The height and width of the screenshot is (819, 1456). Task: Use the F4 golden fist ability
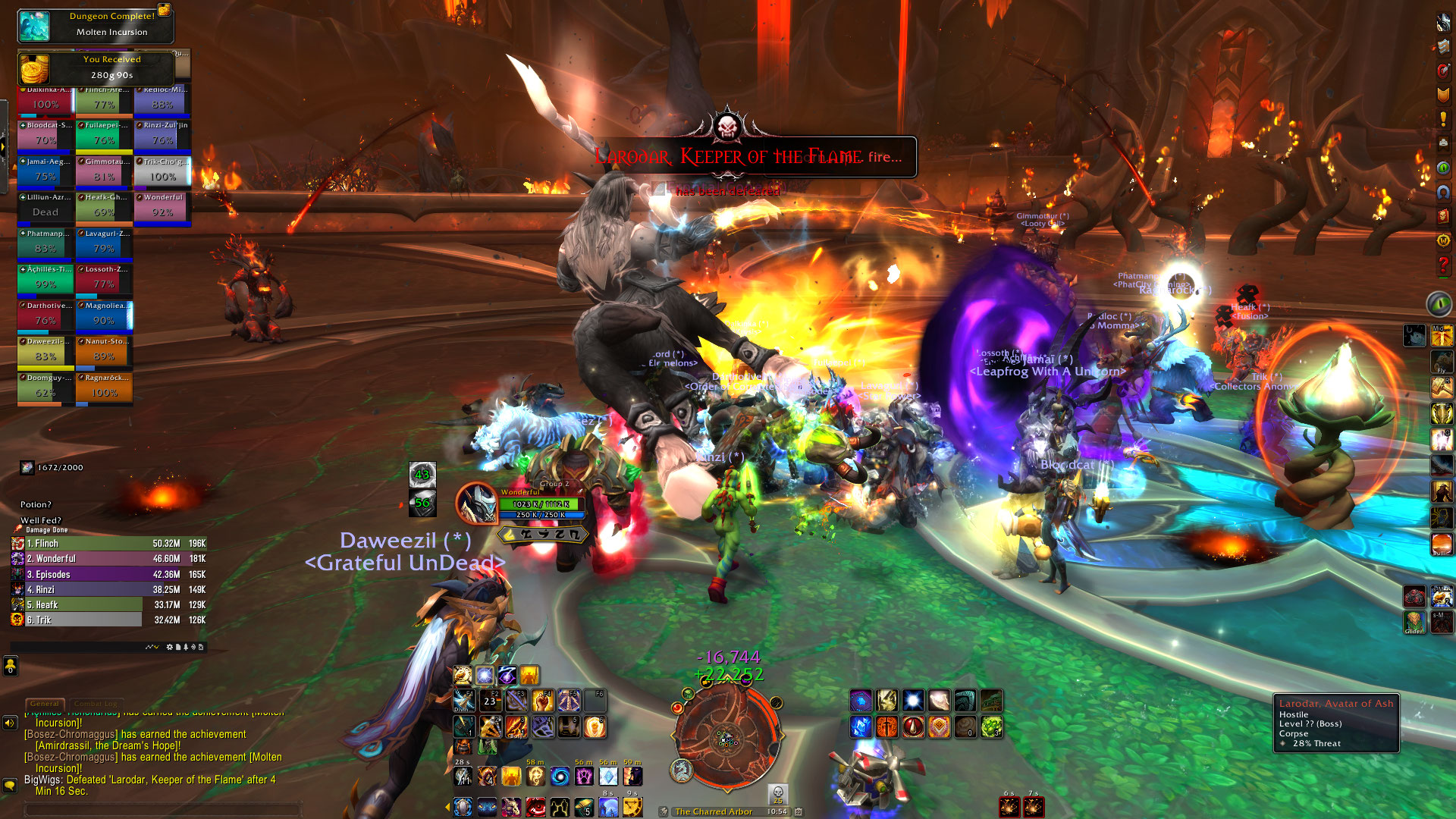click(x=543, y=701)
